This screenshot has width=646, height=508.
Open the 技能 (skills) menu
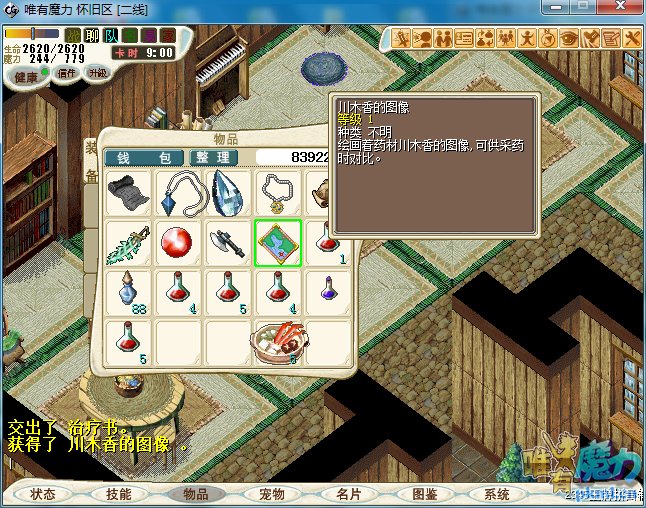click(119, 494)
